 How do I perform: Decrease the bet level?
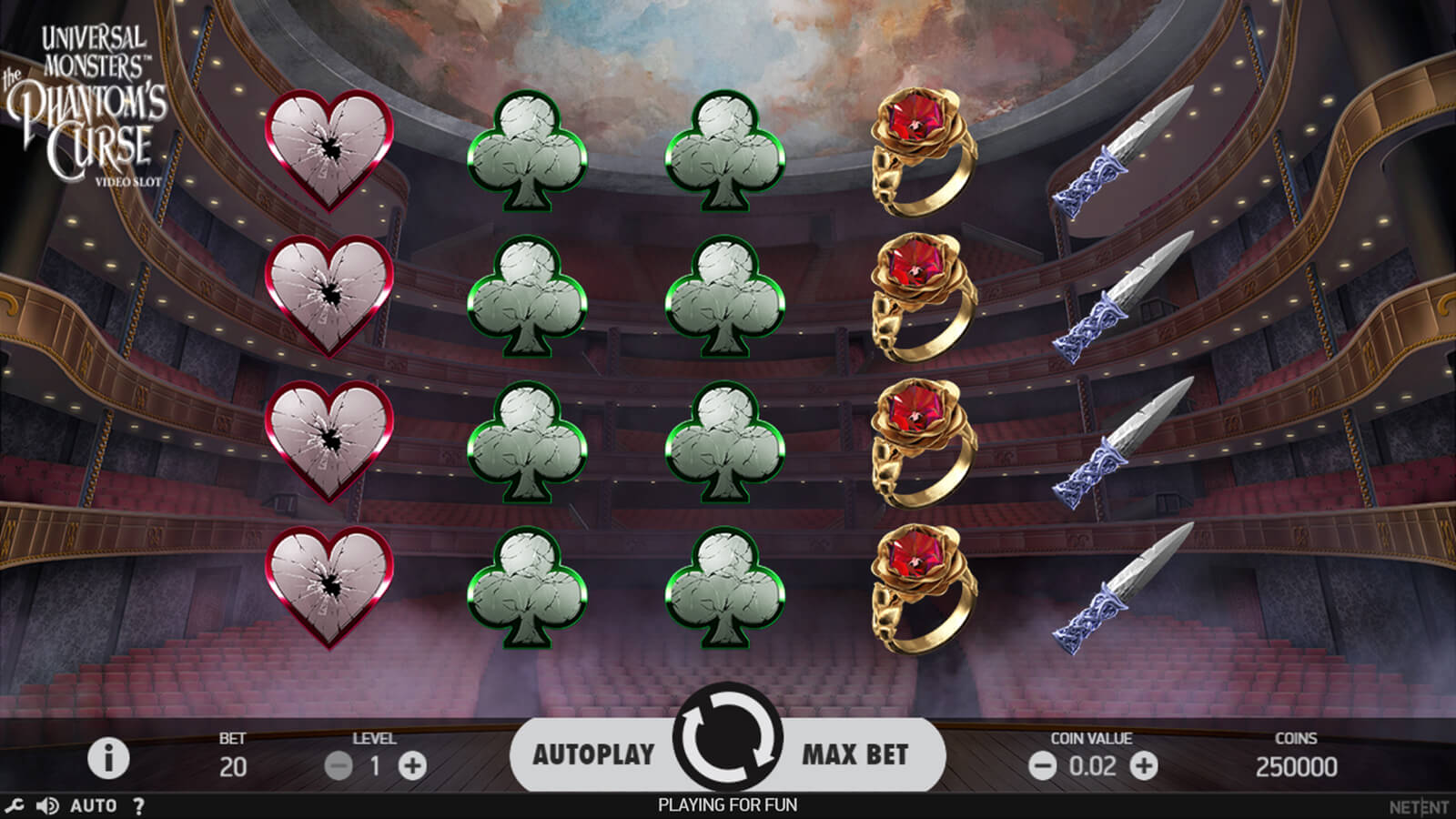pos(339,766)
